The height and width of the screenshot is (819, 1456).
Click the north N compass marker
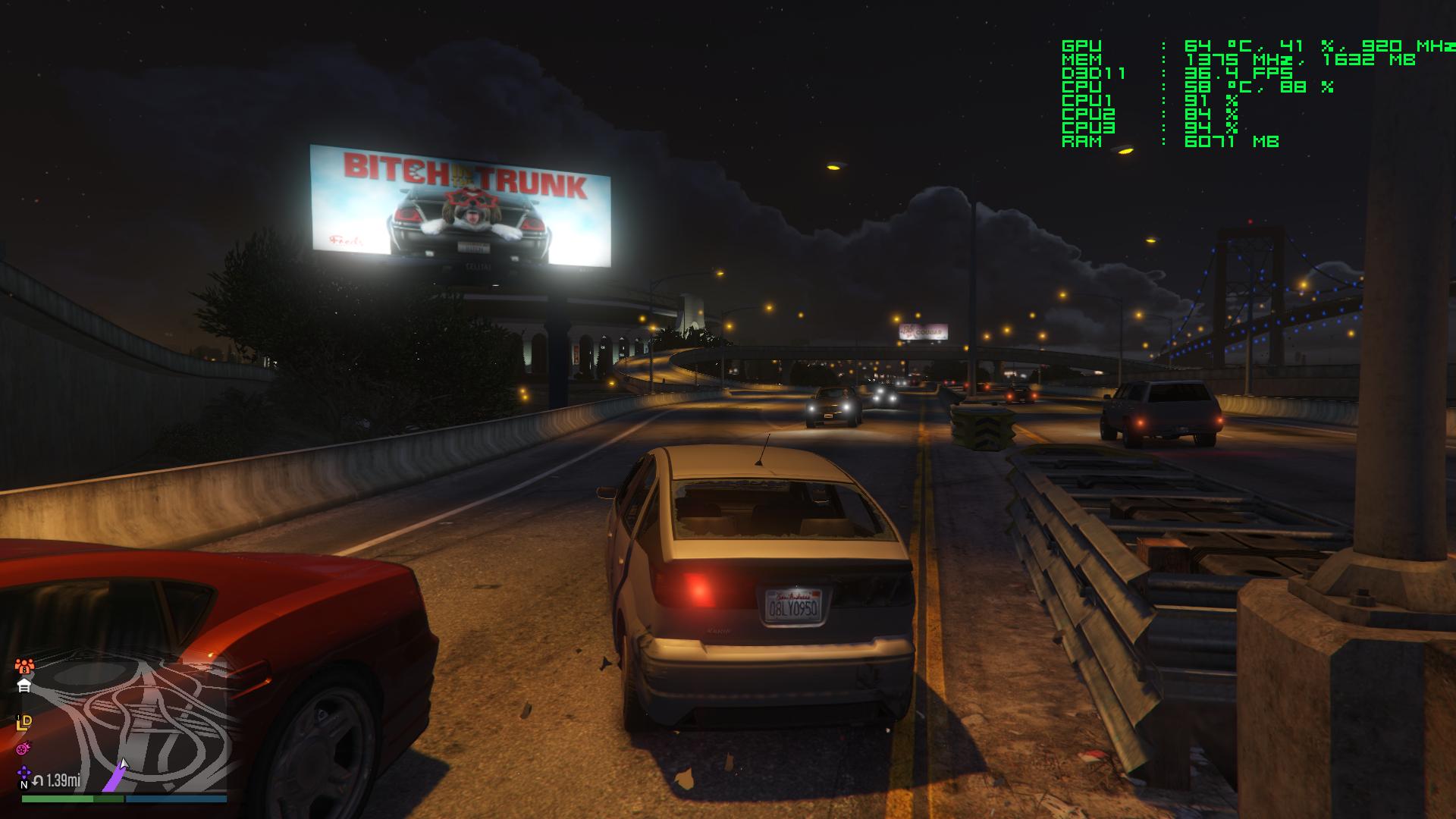[x=24, y=785]
